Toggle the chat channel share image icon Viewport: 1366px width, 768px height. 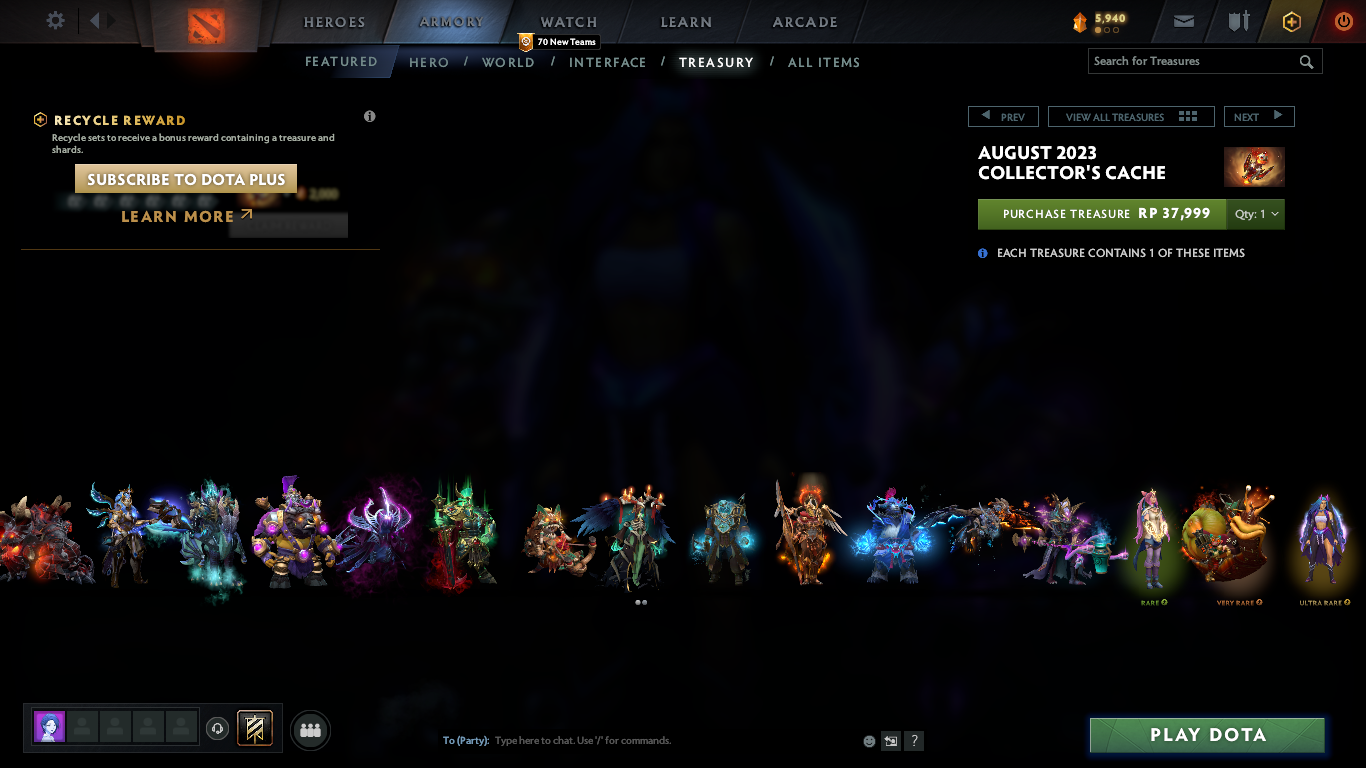tap(889, 740)
